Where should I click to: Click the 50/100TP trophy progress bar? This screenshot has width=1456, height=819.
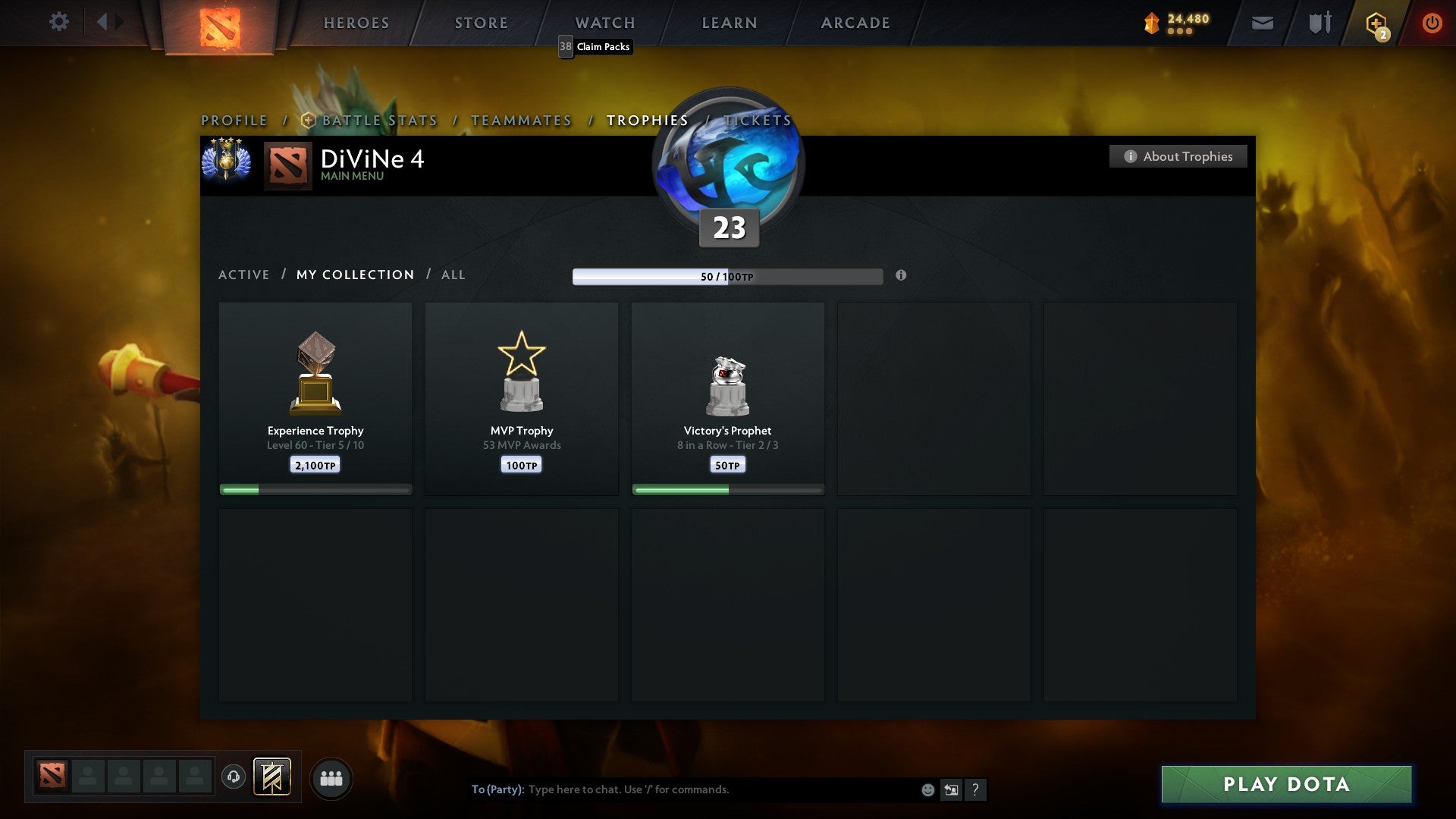click(x=728, y=276)
